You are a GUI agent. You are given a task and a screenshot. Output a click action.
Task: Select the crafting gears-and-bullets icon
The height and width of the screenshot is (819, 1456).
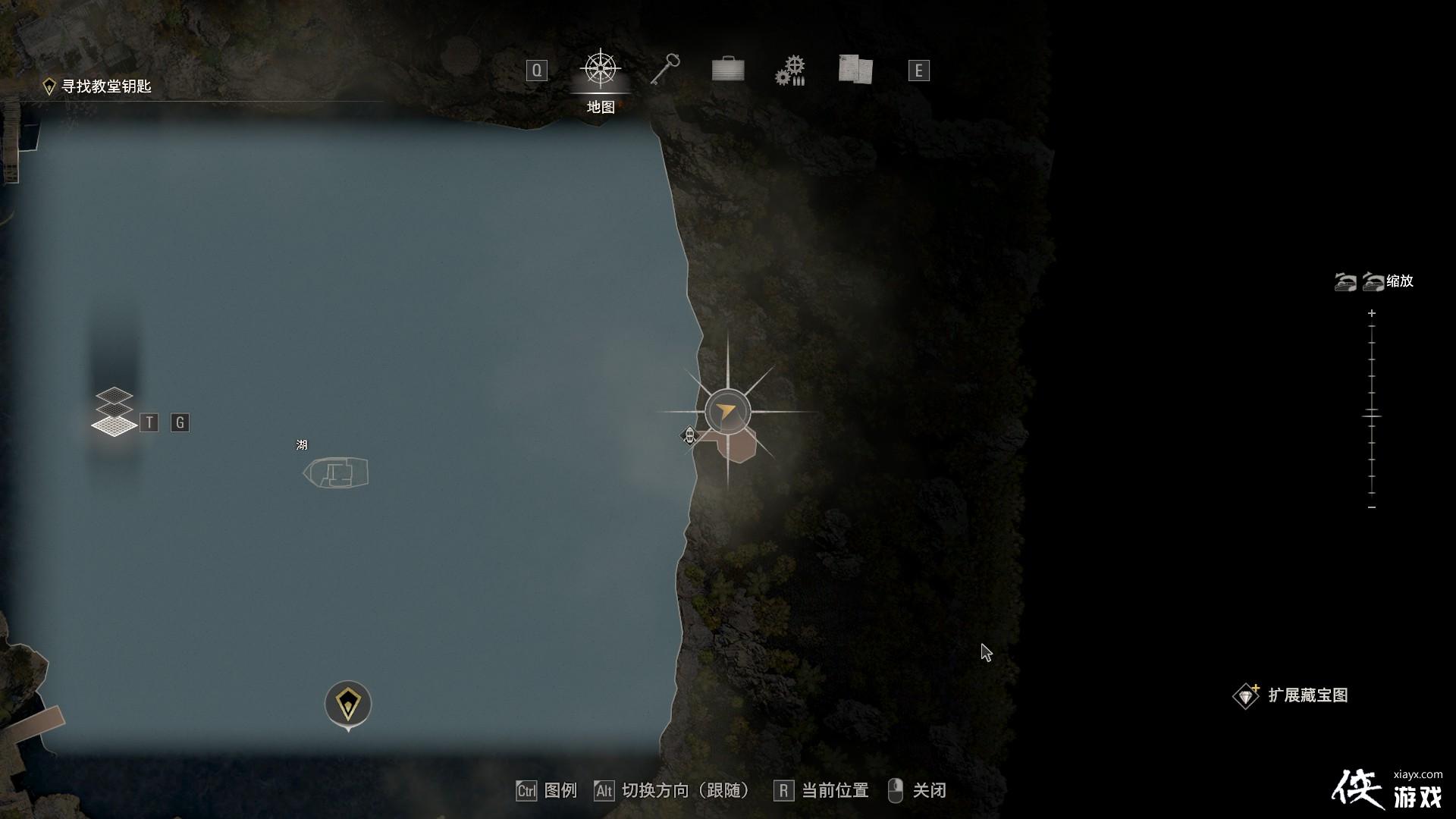(791, 69)
